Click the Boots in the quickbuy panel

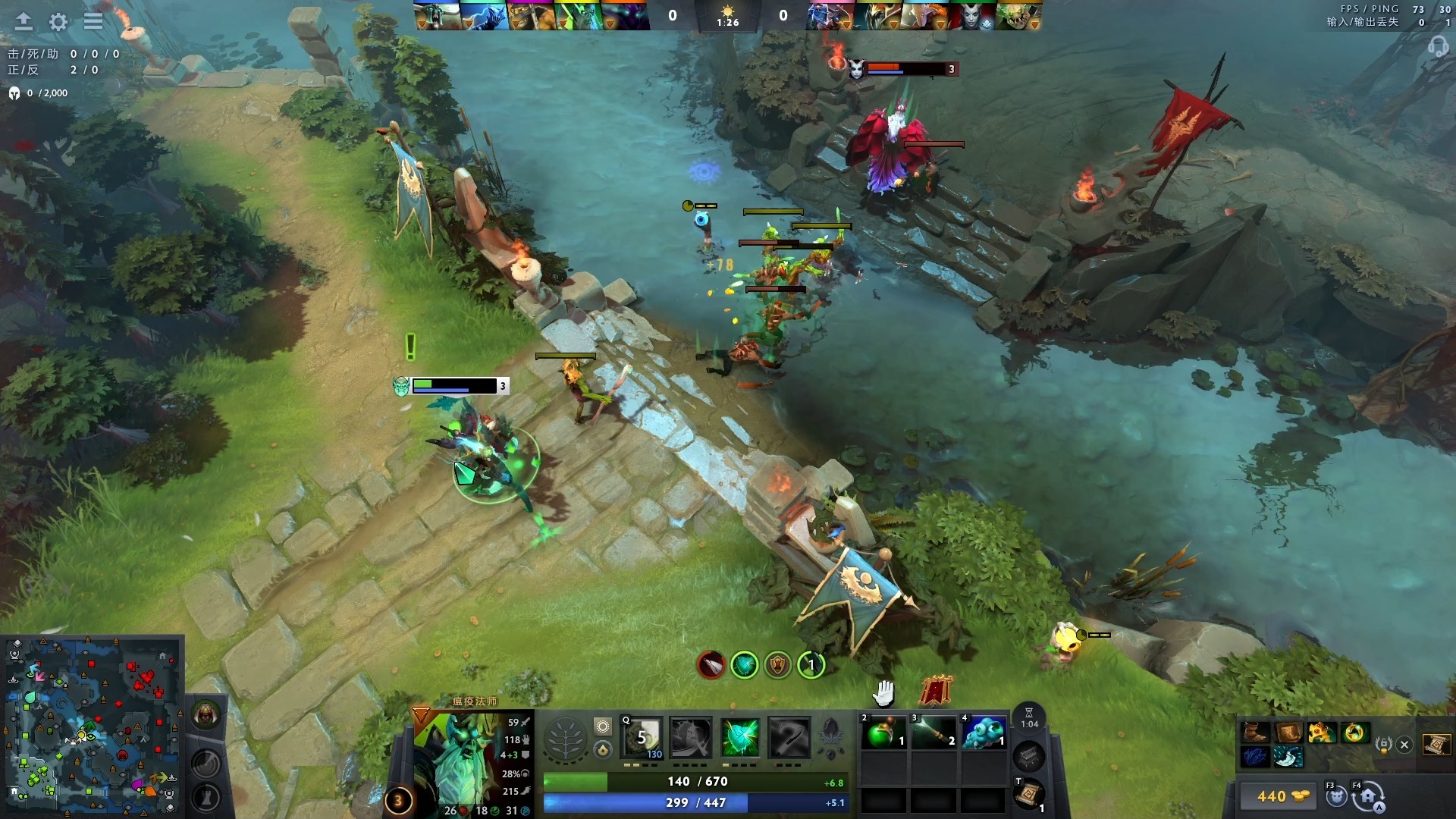1254,733
